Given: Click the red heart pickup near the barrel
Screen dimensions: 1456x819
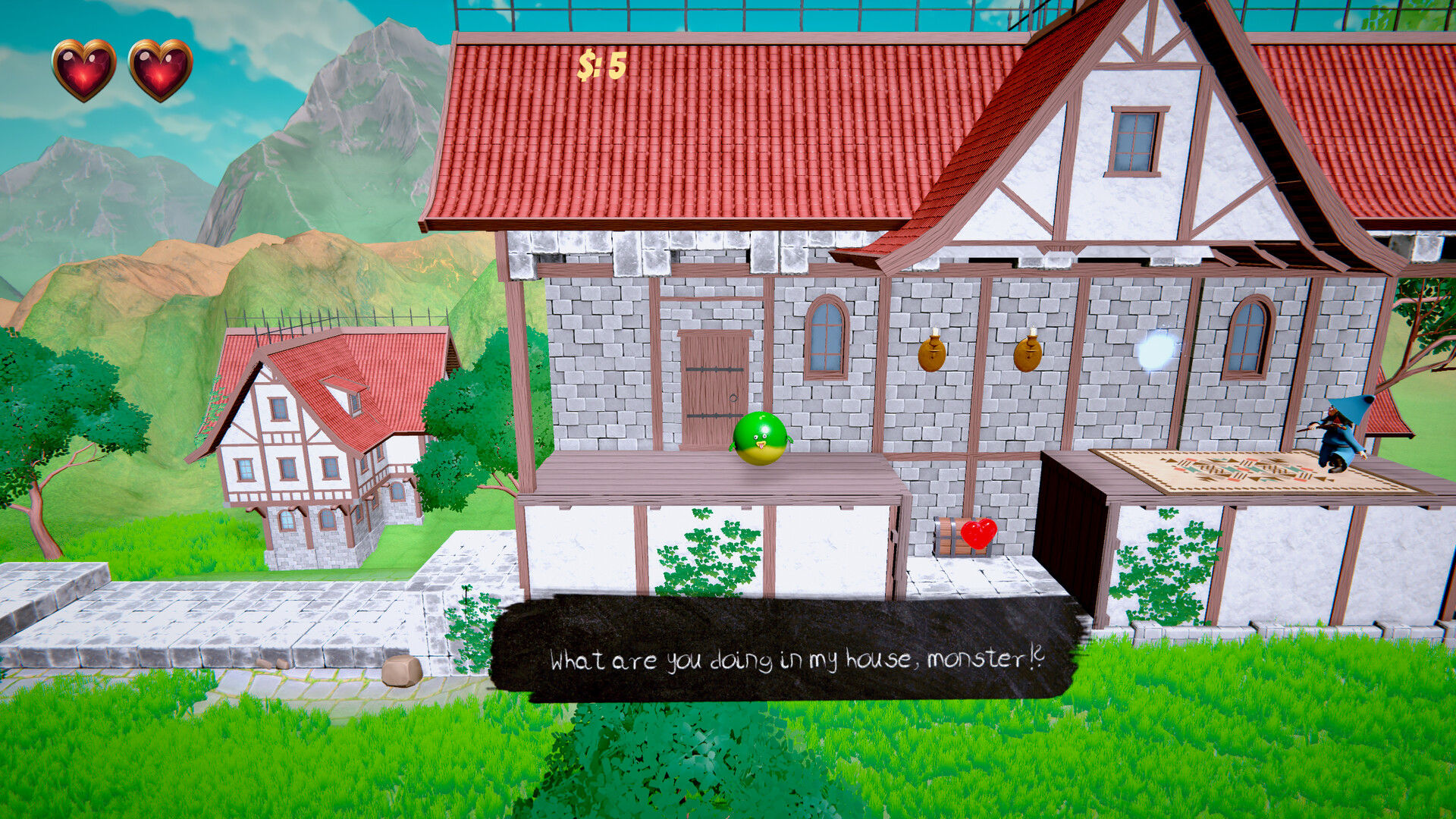Looking at the screenshot, I should click(x=978, y=535).
